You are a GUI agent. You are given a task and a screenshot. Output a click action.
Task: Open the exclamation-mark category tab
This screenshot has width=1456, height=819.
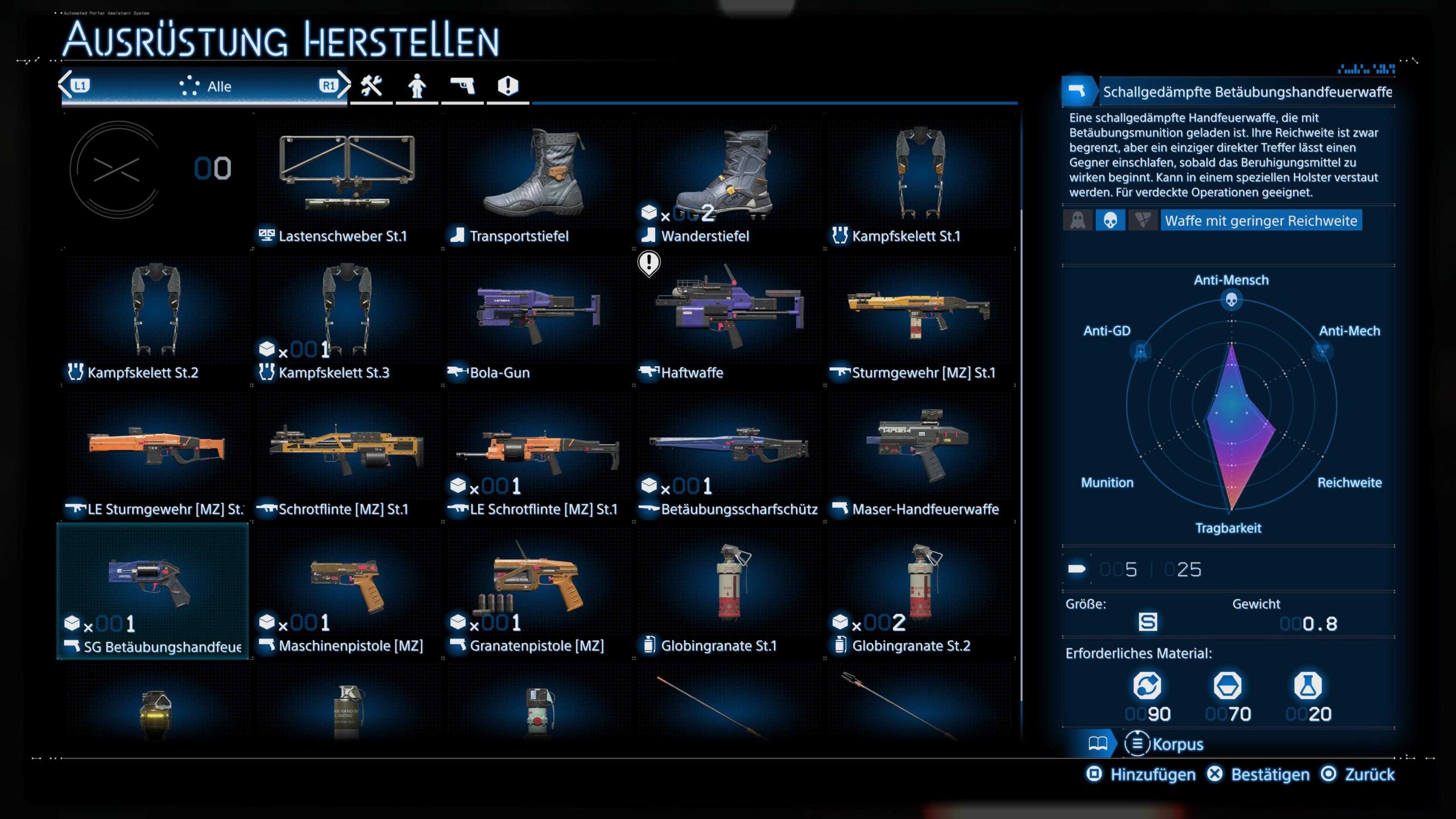[508, 86]
